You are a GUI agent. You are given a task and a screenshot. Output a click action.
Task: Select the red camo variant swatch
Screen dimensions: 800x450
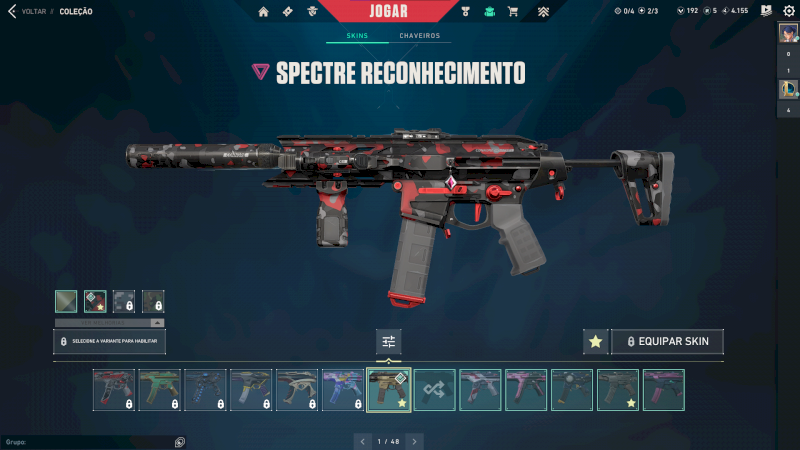click(95, 301)
